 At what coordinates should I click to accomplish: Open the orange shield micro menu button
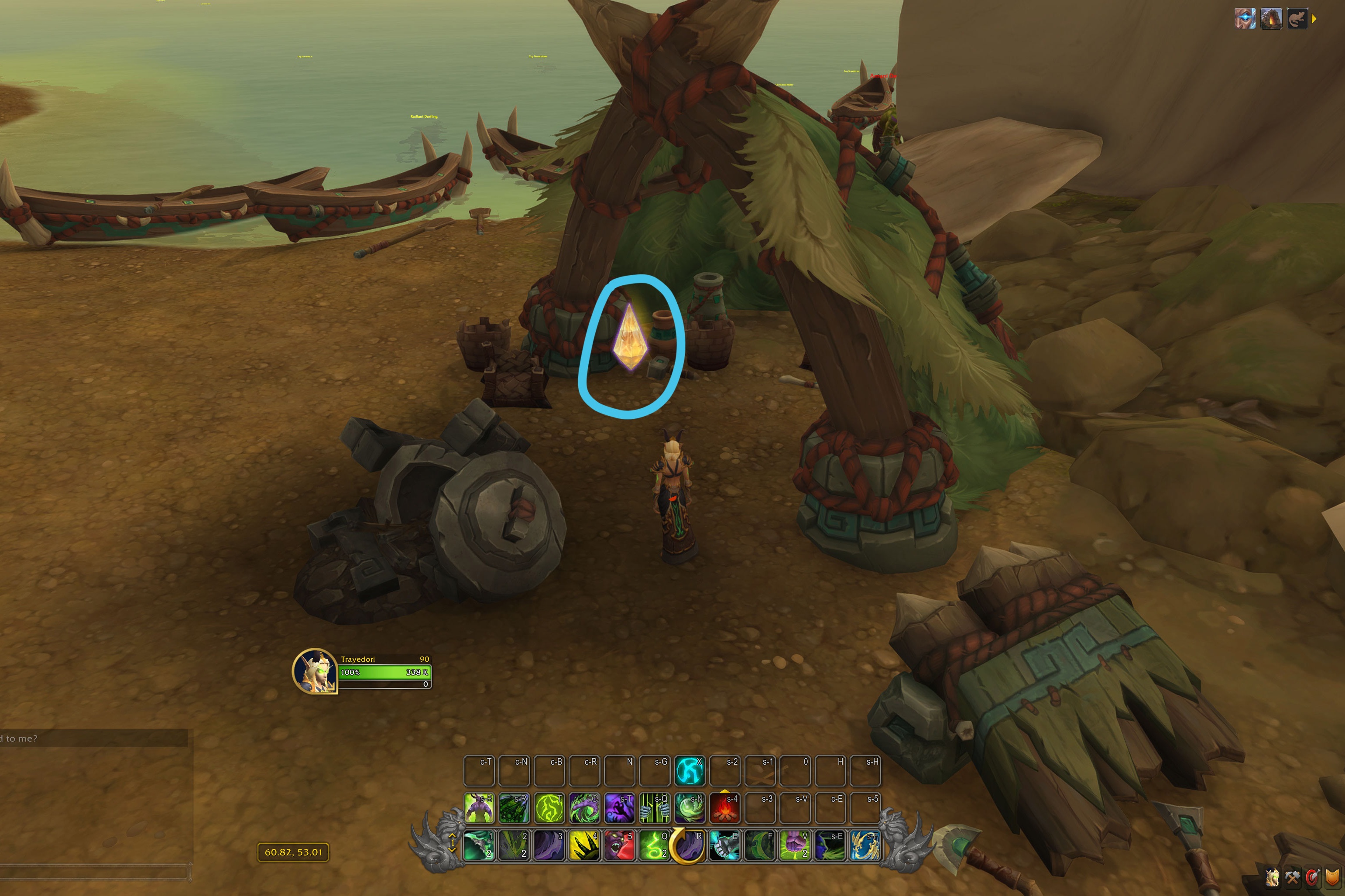point(1332,877)
